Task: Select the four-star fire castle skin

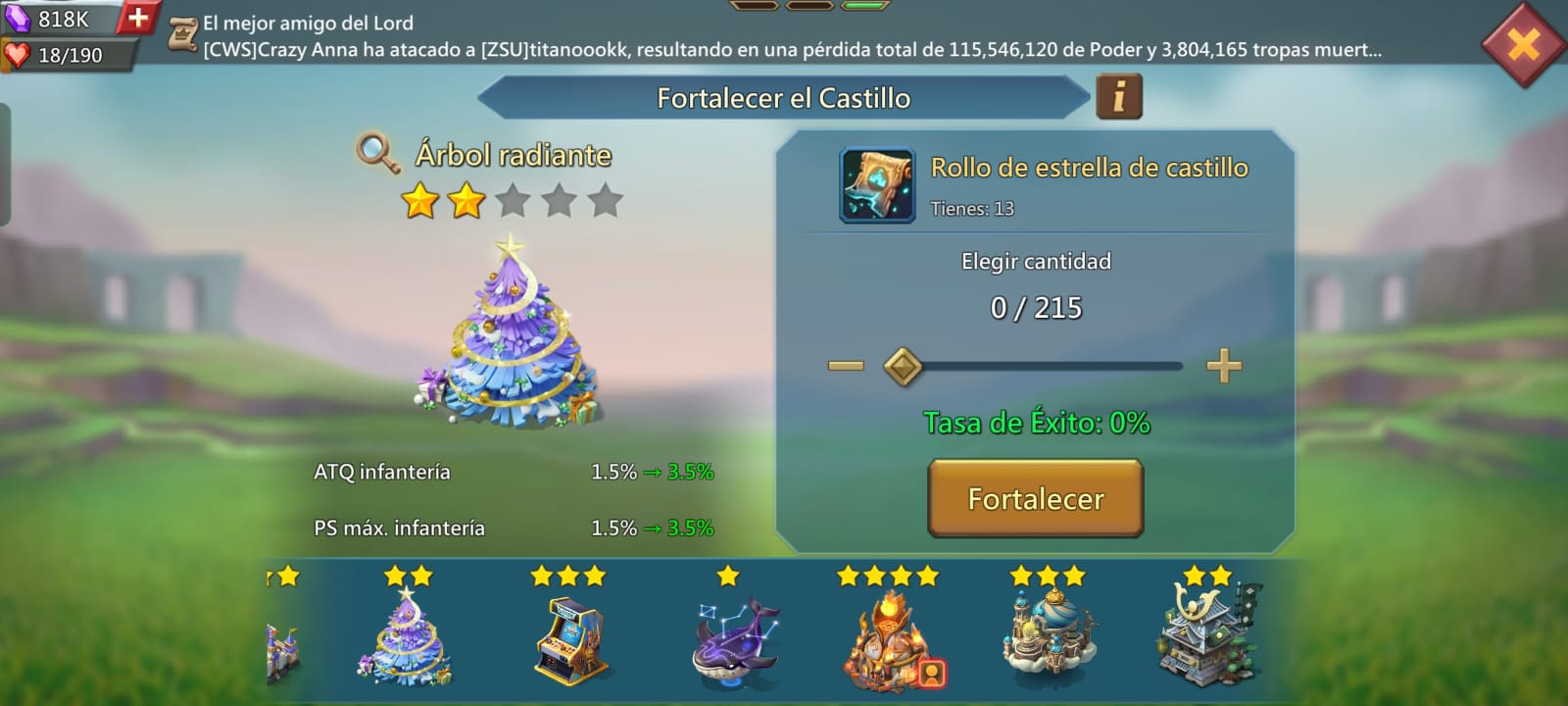Action: [x=888, y=642]
